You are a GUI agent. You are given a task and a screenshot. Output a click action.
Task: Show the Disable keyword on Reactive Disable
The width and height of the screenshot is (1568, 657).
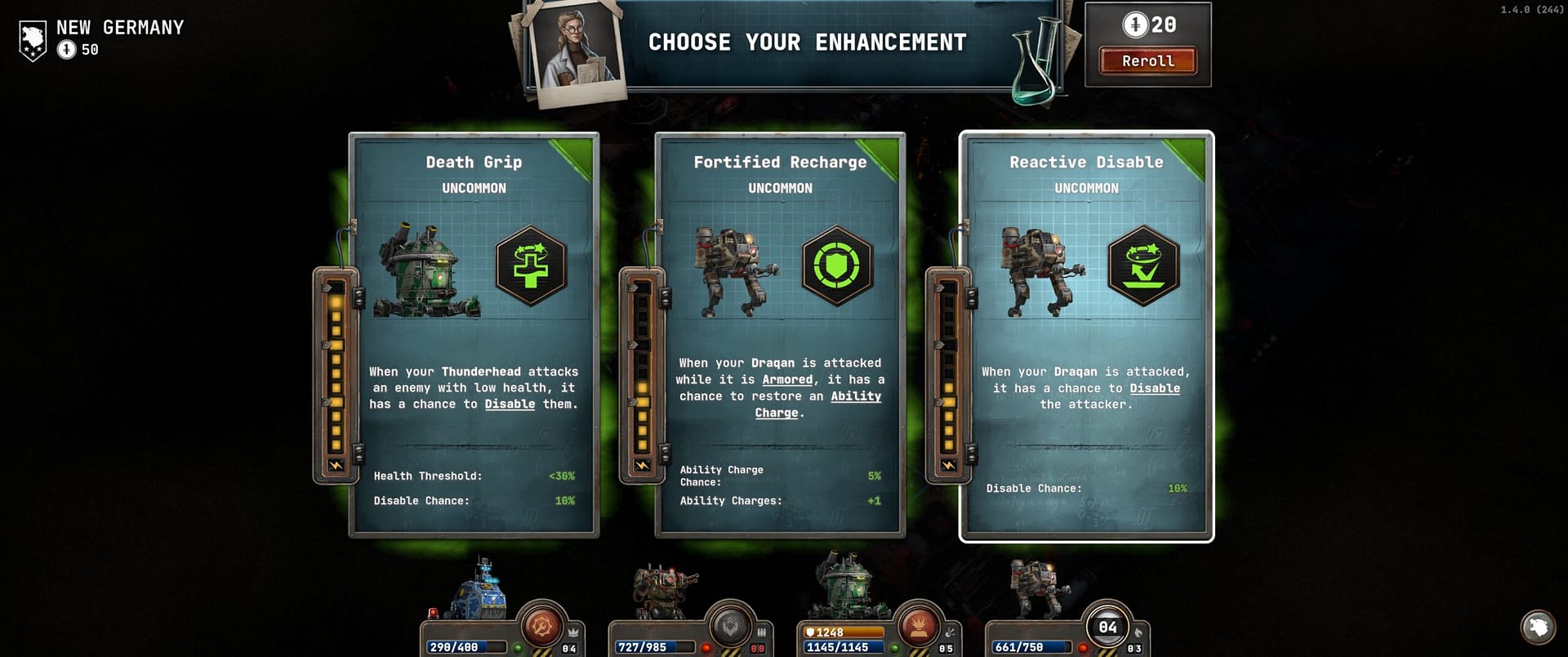tap(1154, 389)
